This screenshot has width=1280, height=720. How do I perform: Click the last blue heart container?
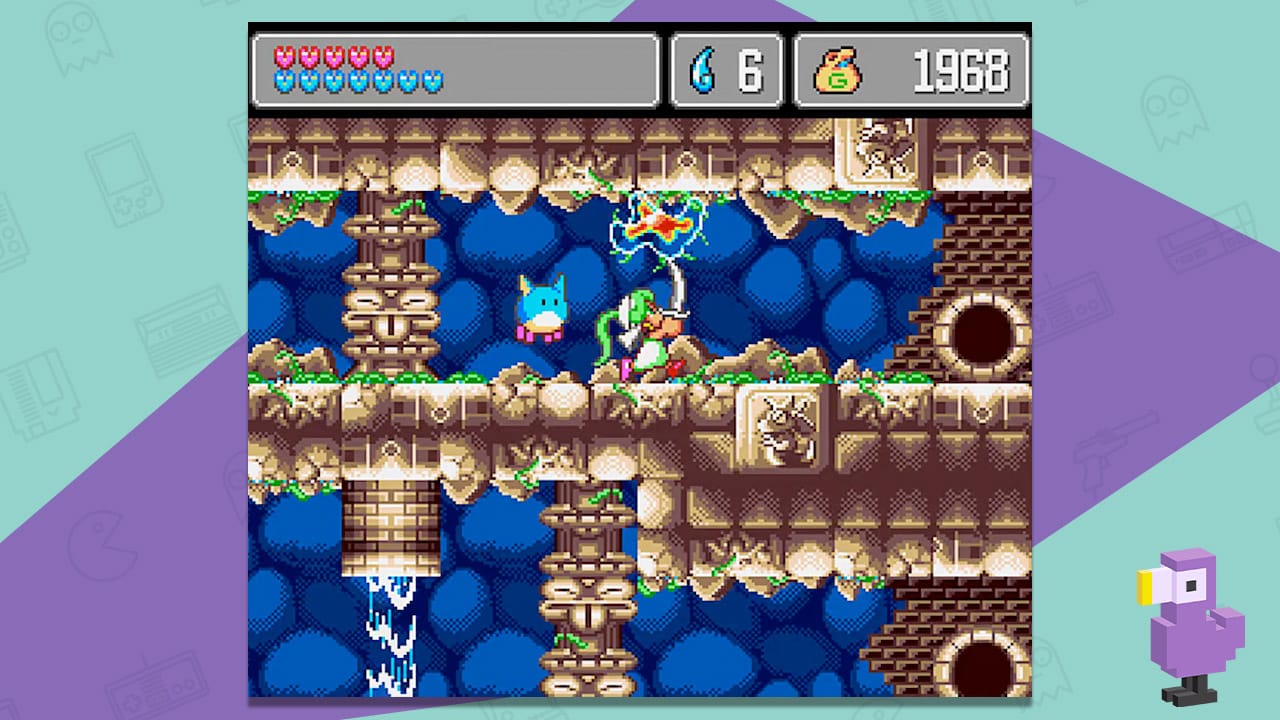(431, 82)
